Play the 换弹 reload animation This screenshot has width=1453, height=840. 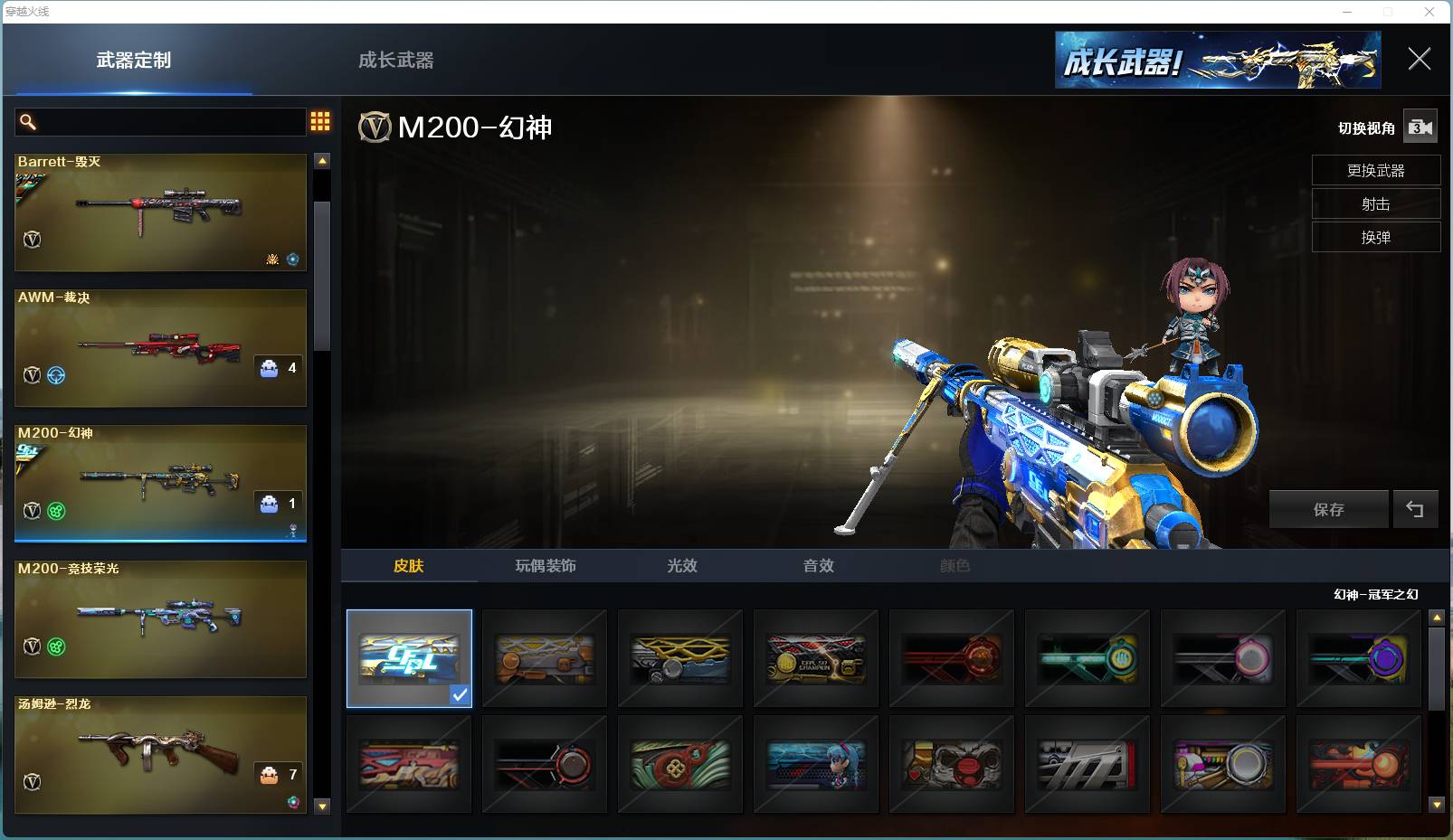[x=1375, y=238]
